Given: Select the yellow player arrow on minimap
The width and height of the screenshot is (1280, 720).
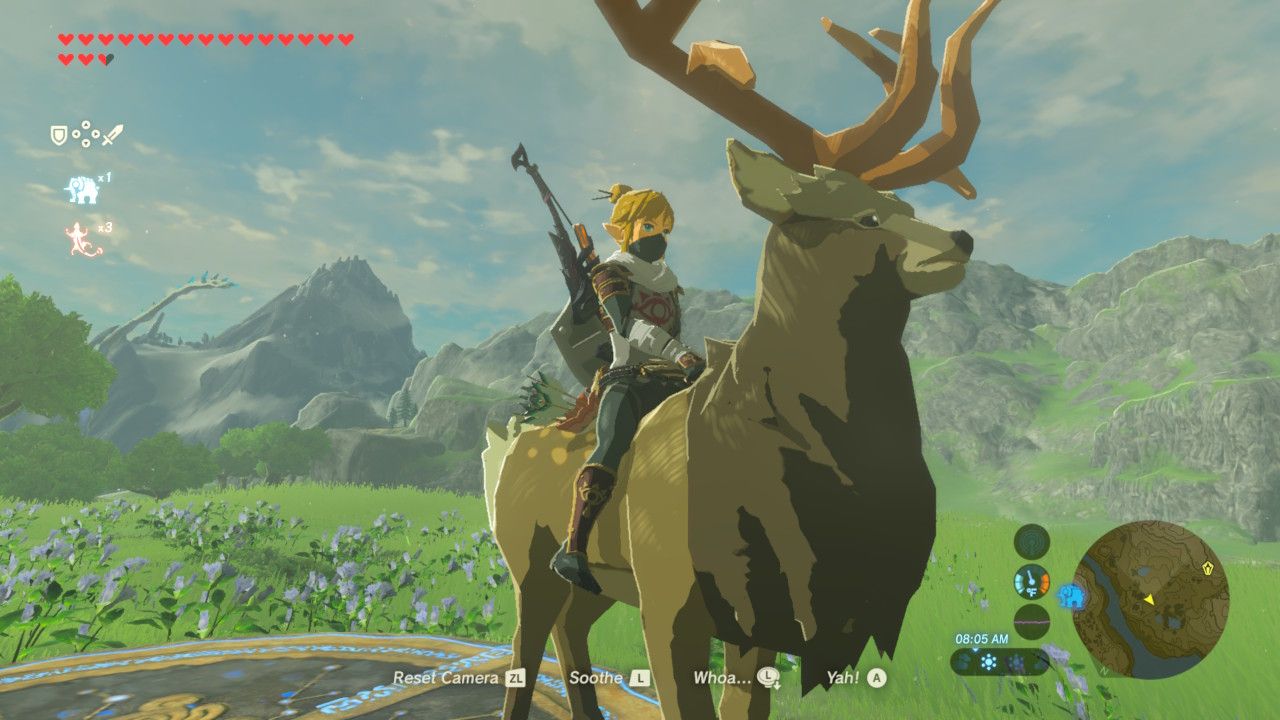Looking at the screenshot, I should 1150,599.
